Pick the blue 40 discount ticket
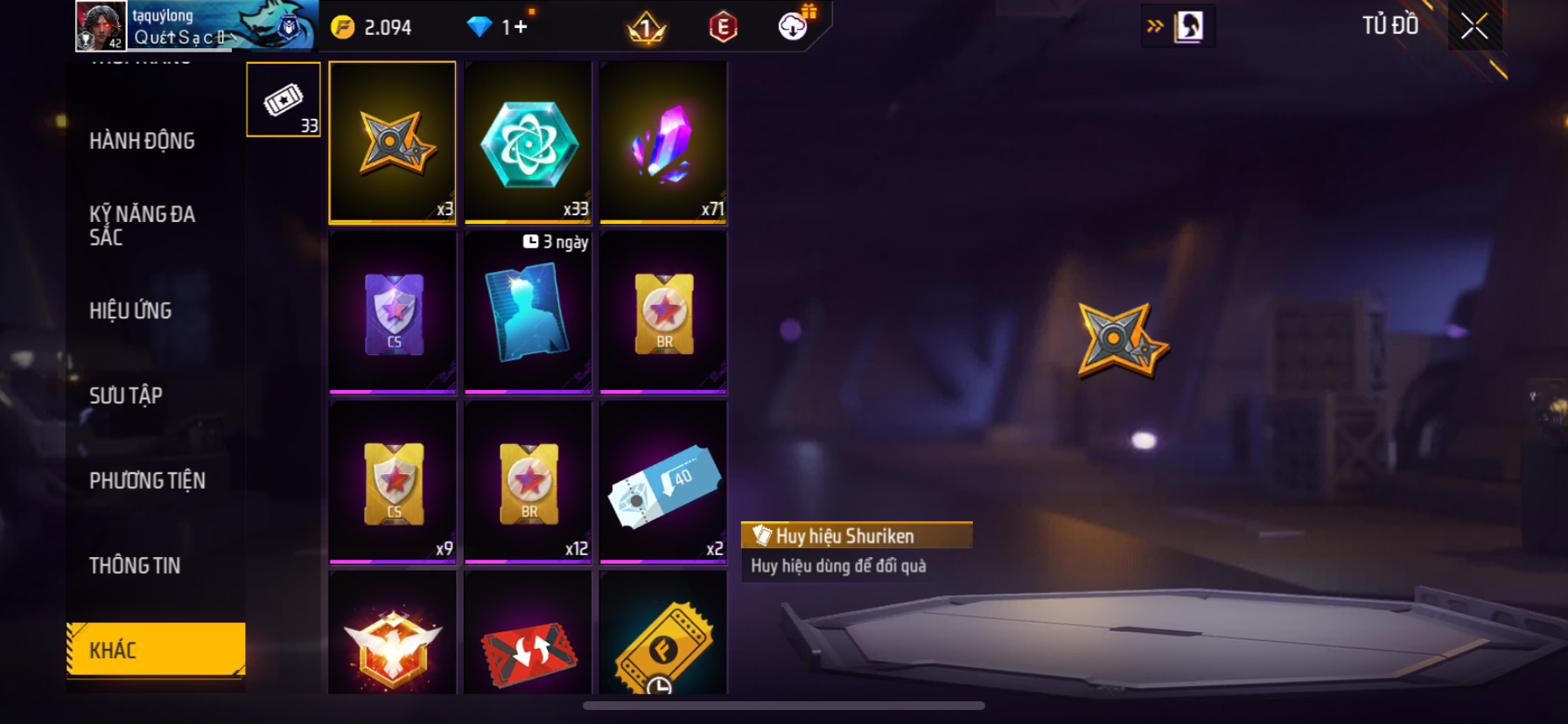This screenshot has width=1568, height=724. 663,481
